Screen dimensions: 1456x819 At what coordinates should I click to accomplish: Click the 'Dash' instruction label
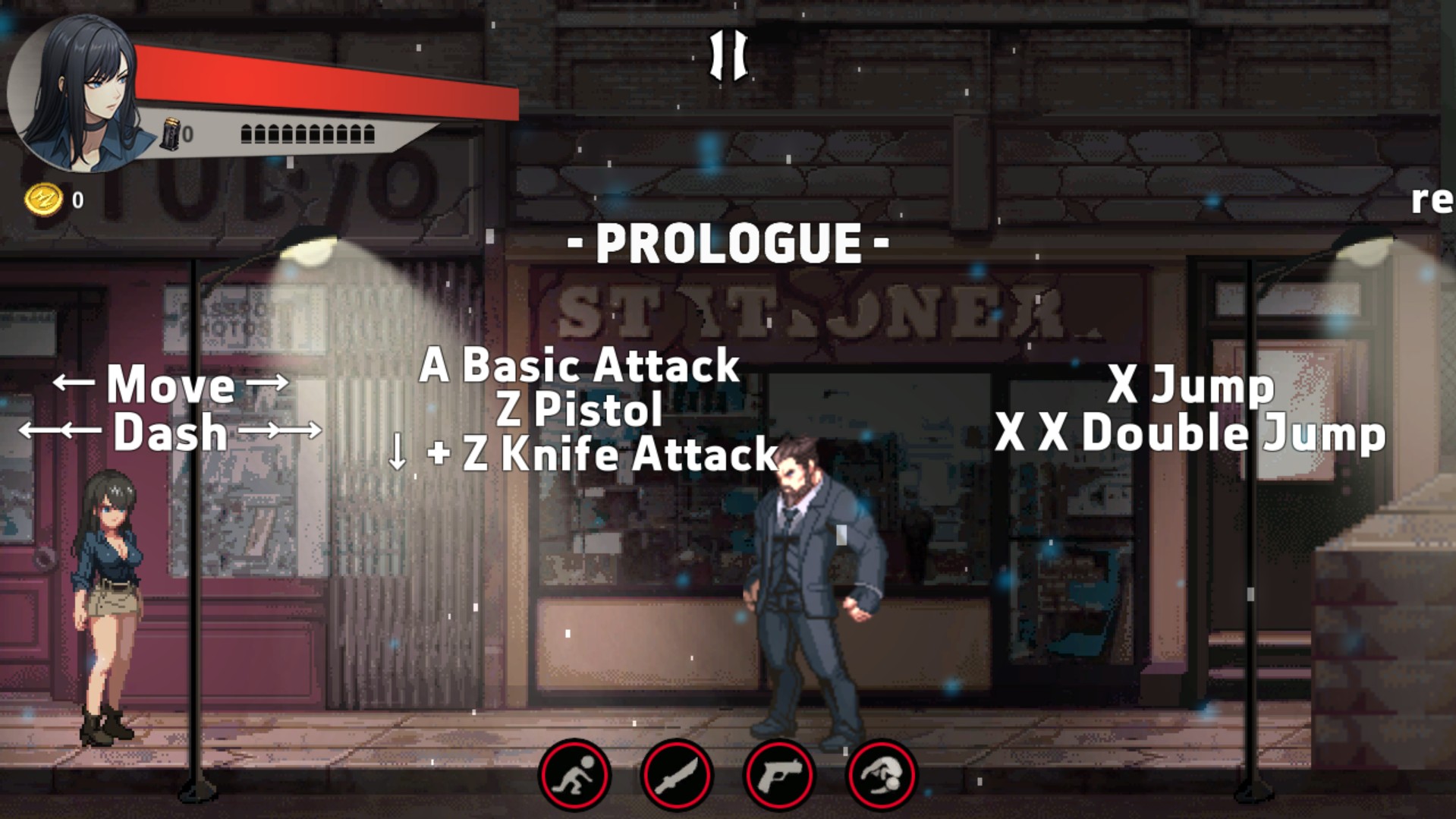tap(170, 433)
